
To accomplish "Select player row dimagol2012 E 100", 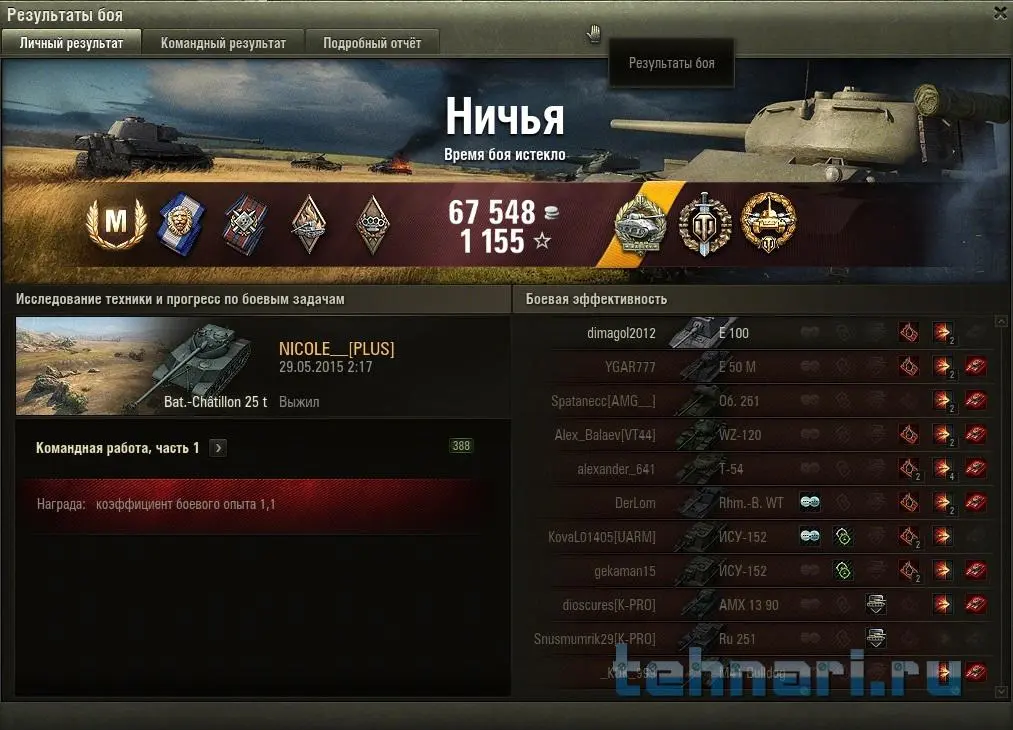I will pyautogui.click(x=750, y=333).
